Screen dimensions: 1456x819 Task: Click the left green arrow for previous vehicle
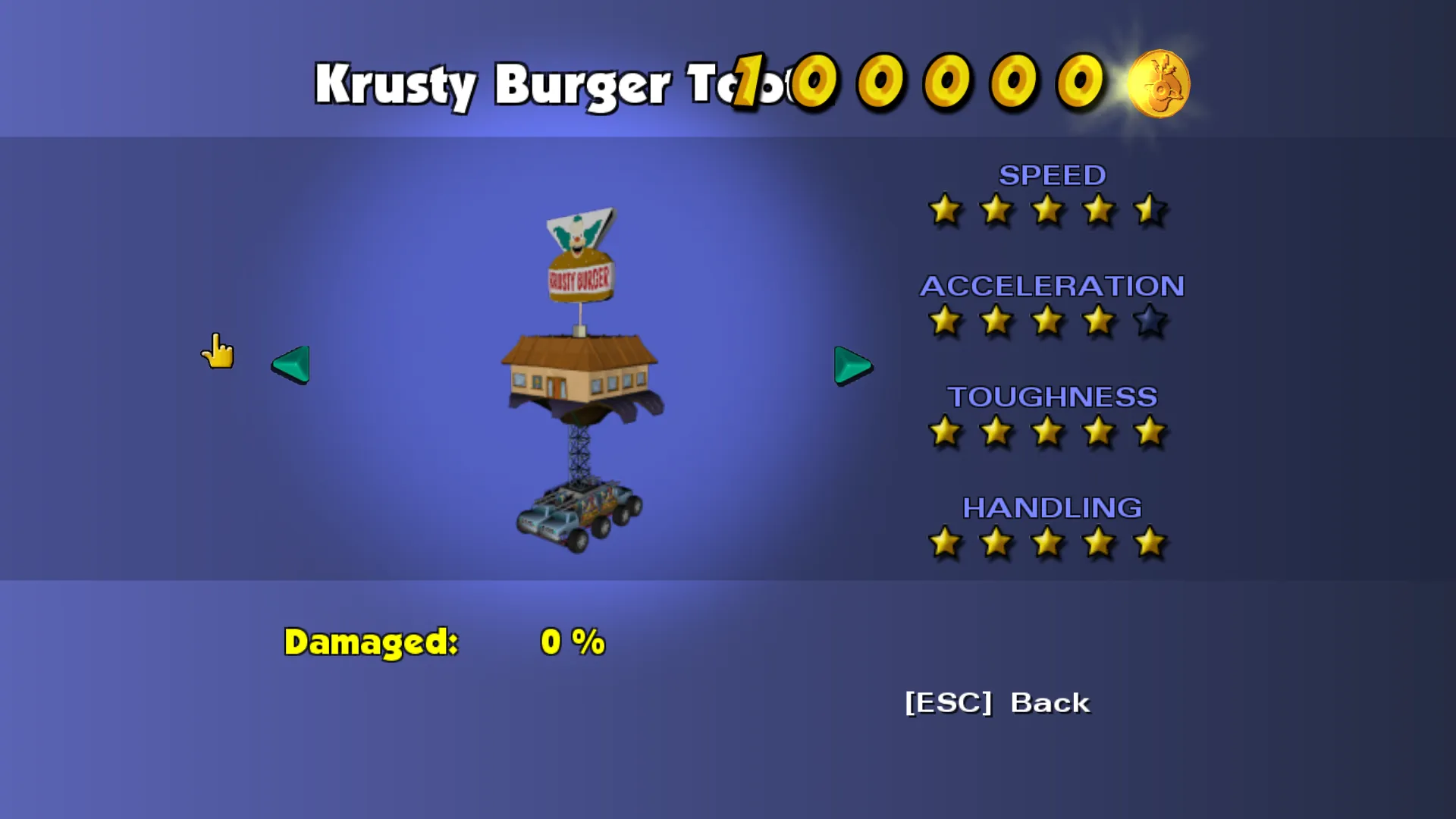click(291, 365)
